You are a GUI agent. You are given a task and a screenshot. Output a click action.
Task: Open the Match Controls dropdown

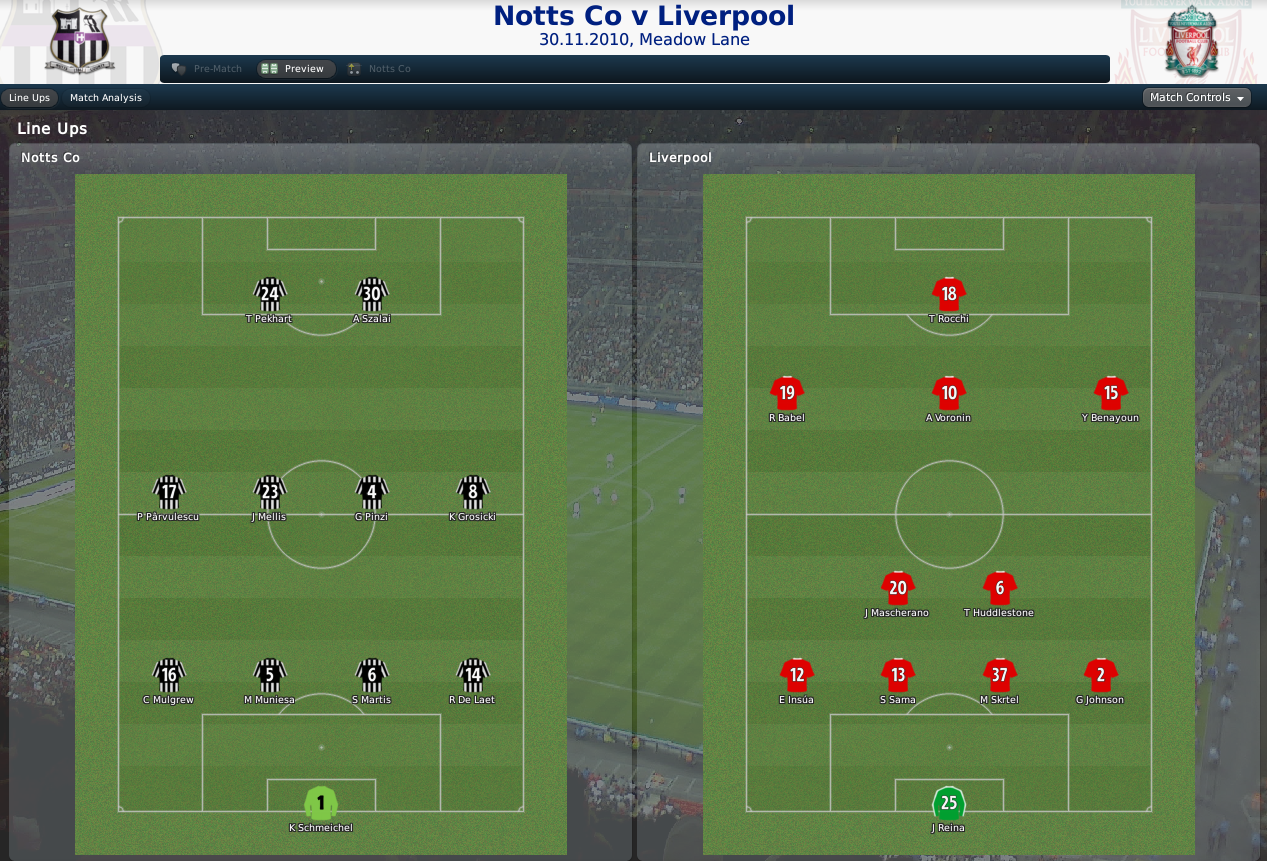click(1196, 98)
